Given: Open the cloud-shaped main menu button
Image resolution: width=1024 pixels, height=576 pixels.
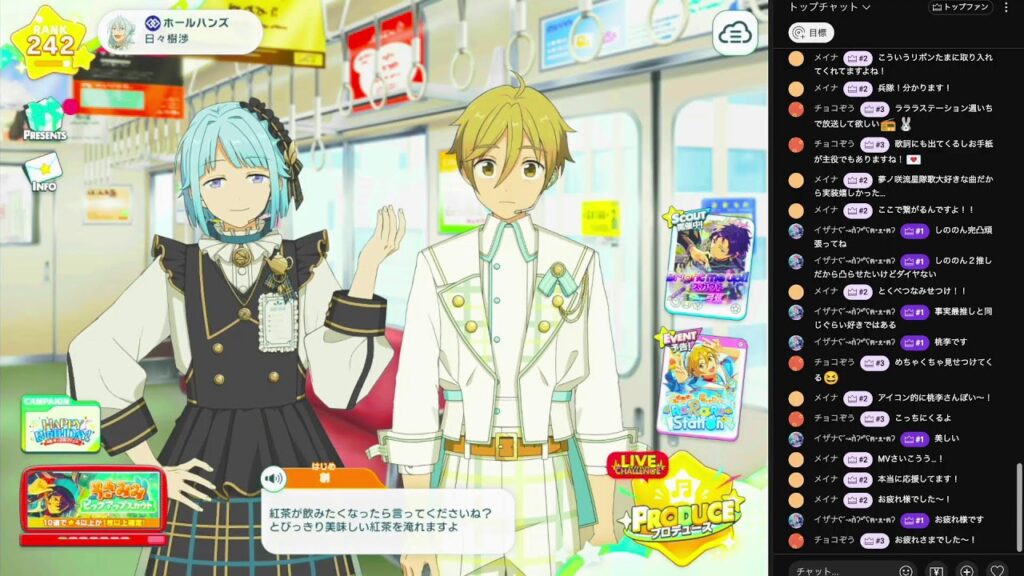Looking at the screenshot, I should [x=734, y=35].
